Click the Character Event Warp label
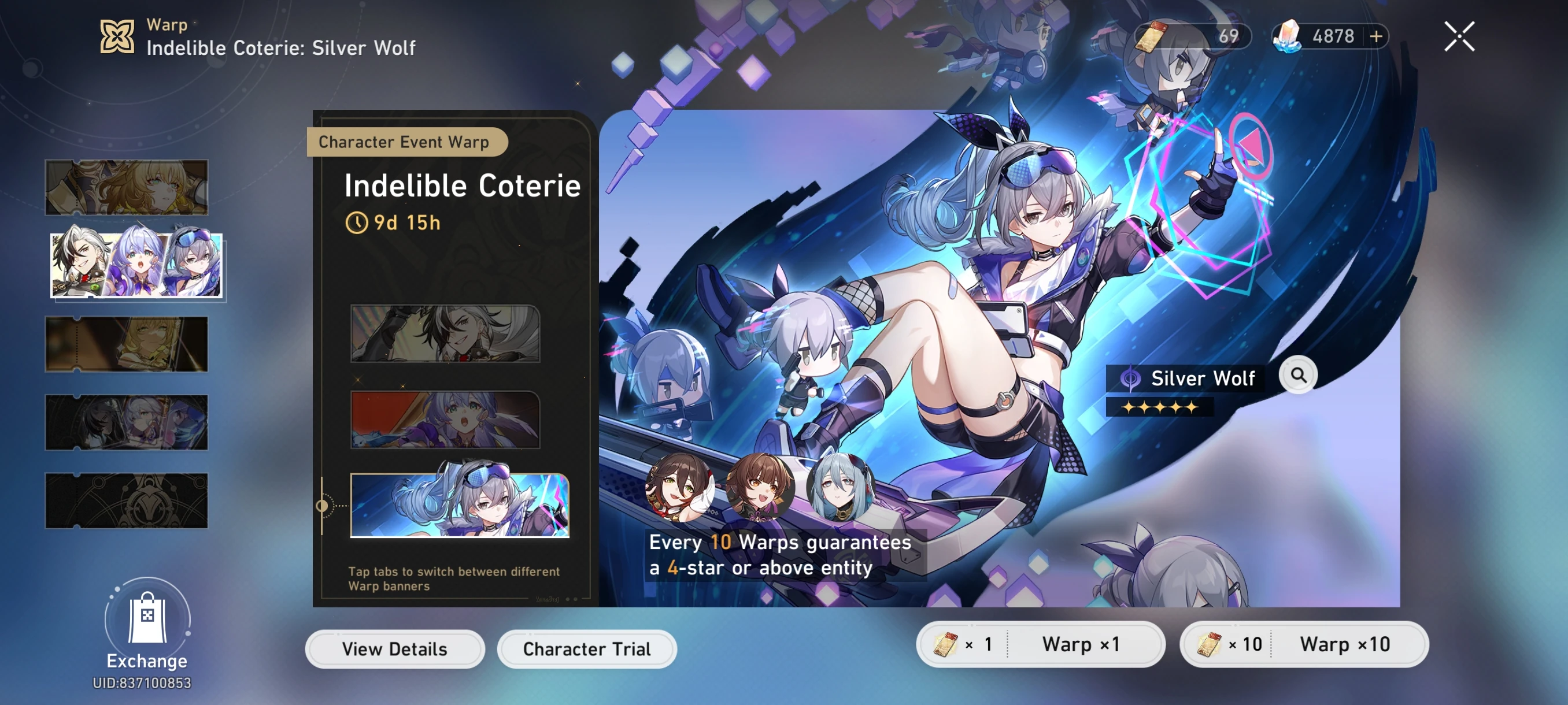 (x=405, y=142)
